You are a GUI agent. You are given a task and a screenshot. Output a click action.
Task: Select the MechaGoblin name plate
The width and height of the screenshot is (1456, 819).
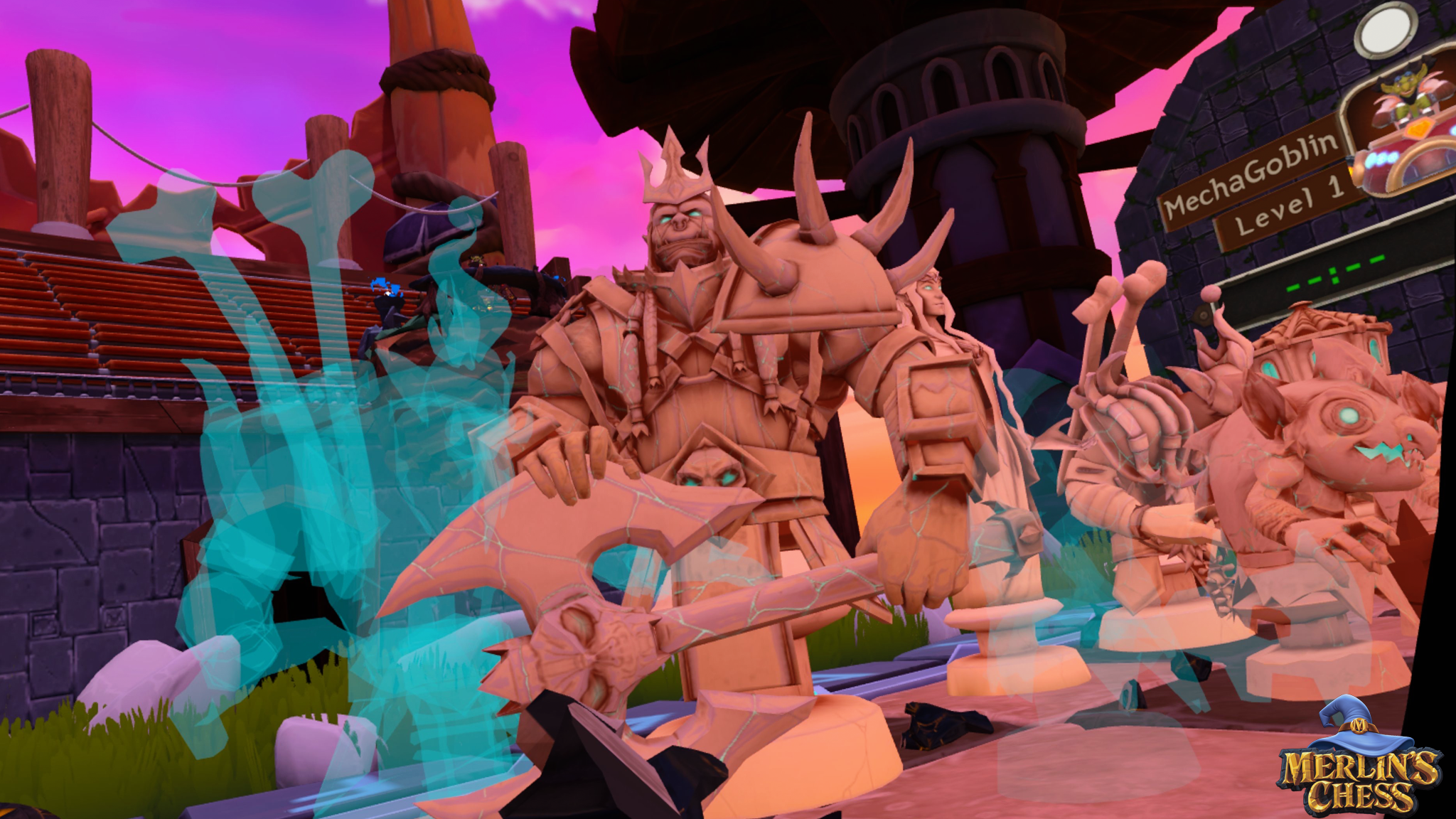click(1251, 175)
